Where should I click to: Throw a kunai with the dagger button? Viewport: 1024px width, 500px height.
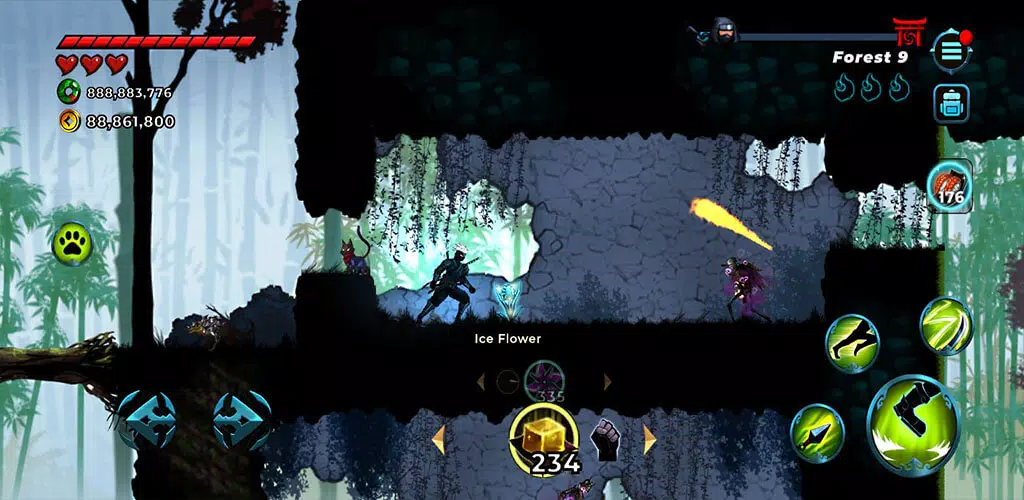click(x=816, y=432)
